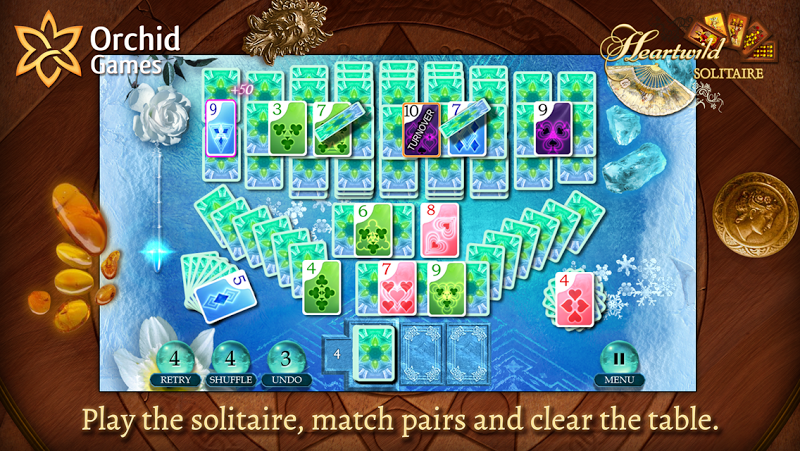Choose the purple 9 card
This screenshot has height=451, width=800.
[x=552, y=128]
